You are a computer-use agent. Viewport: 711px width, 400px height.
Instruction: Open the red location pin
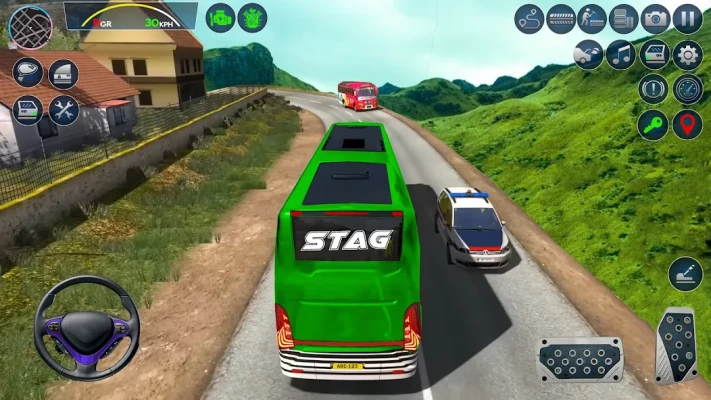click(x=687, y=124)
